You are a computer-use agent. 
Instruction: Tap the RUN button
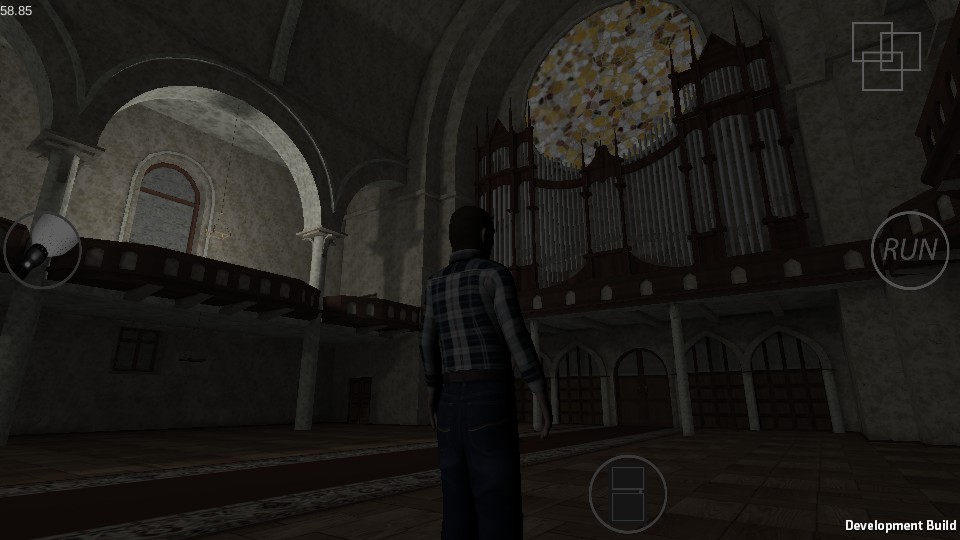point(909,250)
